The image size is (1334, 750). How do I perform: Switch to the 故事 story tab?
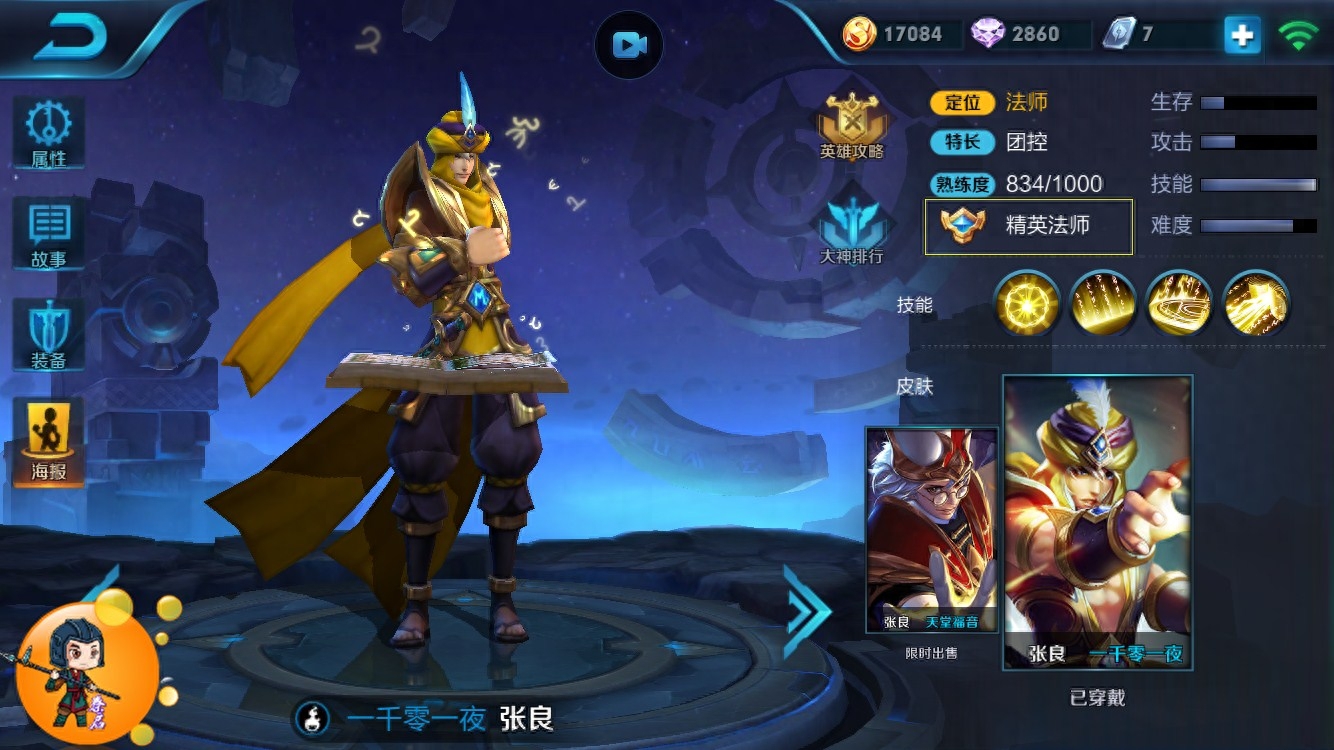[x=48, y=234]
